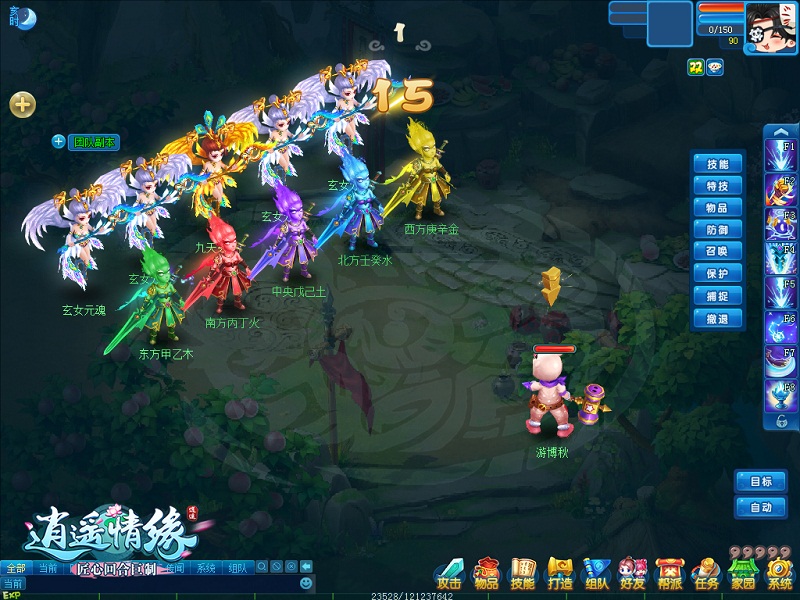The image size is (800, 600).
Task: Select the 捕捉 capture command
Action: [717, 297]
